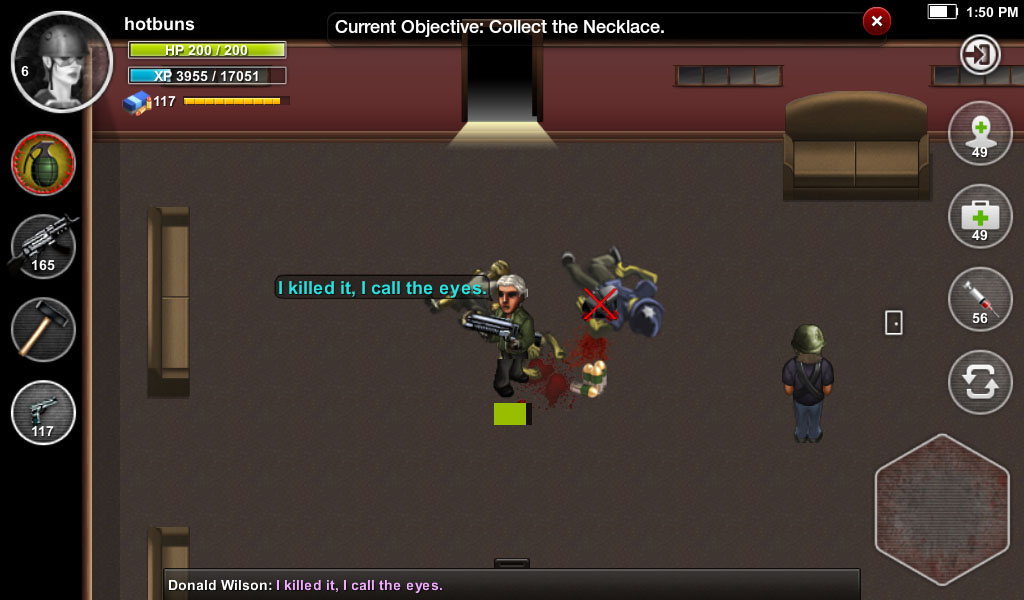Open the hotbuns character portrait

coord(62,61)
